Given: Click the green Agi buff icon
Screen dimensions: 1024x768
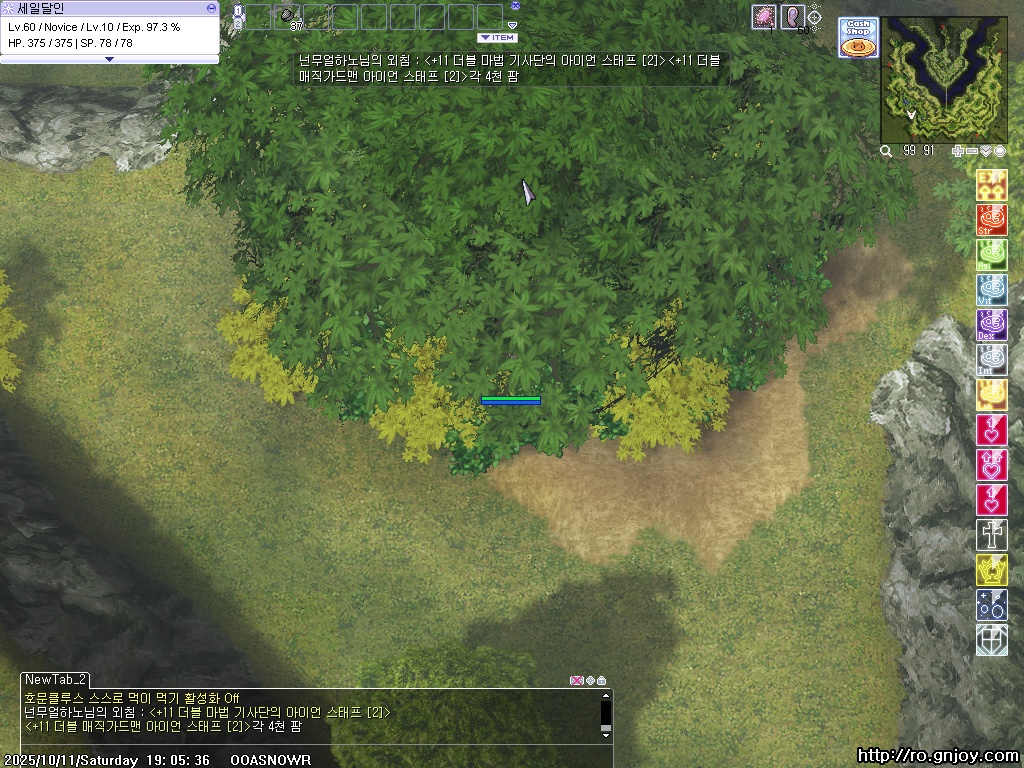Looking at the screenshot, I should coord(991,255).
